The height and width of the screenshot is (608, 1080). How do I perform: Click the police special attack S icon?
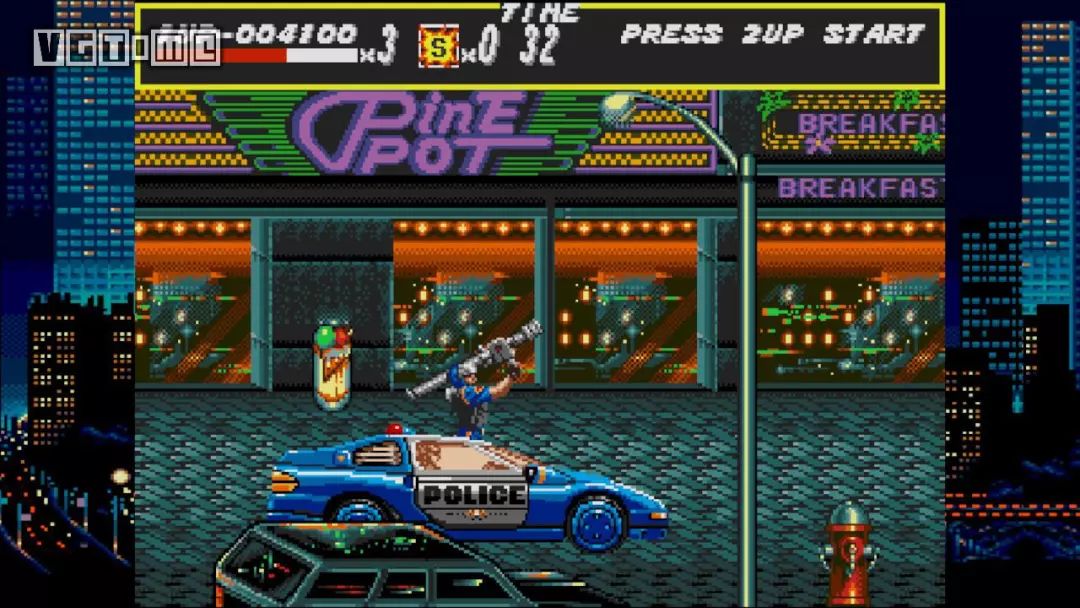438,47
